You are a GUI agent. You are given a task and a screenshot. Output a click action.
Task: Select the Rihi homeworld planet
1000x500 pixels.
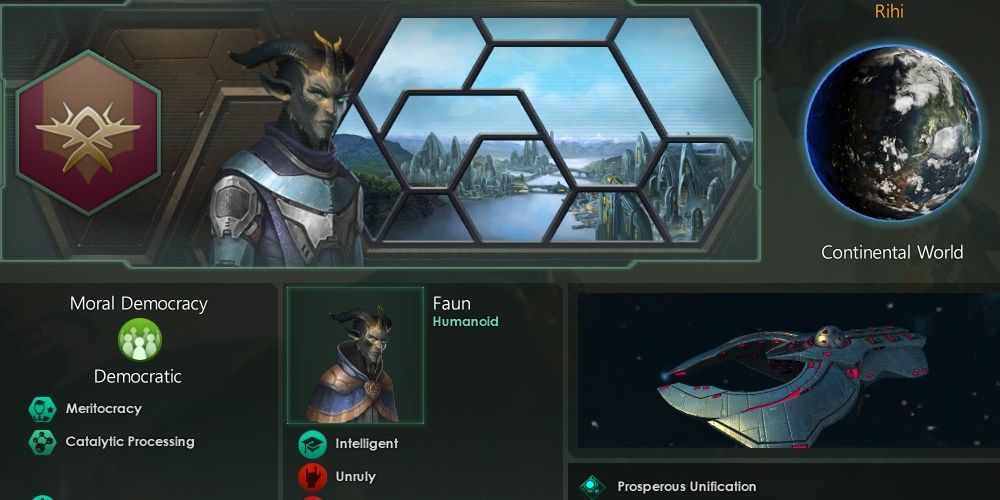[892, 132]
